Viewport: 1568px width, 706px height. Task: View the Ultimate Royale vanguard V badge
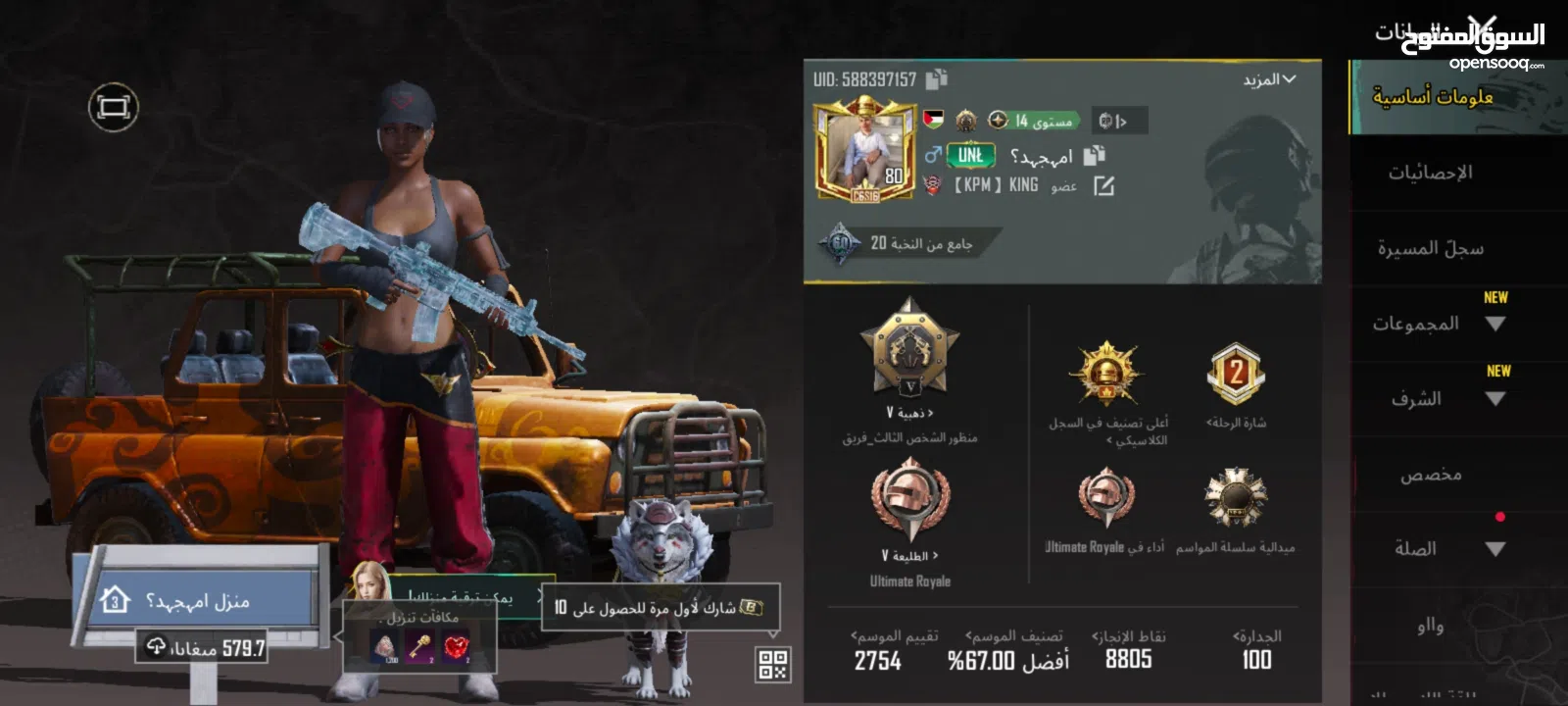[909, 502]
